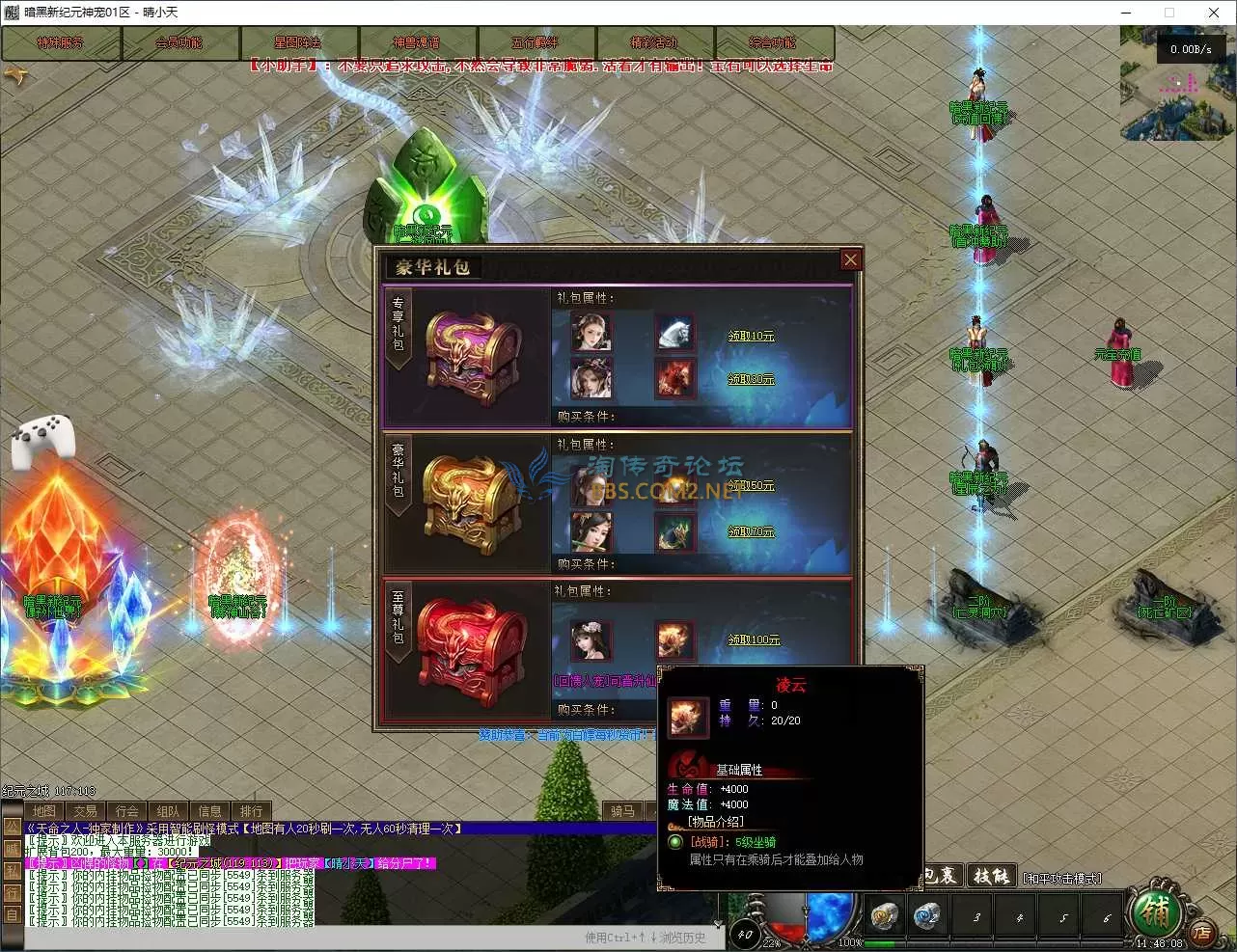Open the 交易 trade tab
The width and height of the screenshot is (1237, 952).
(86, 811)
